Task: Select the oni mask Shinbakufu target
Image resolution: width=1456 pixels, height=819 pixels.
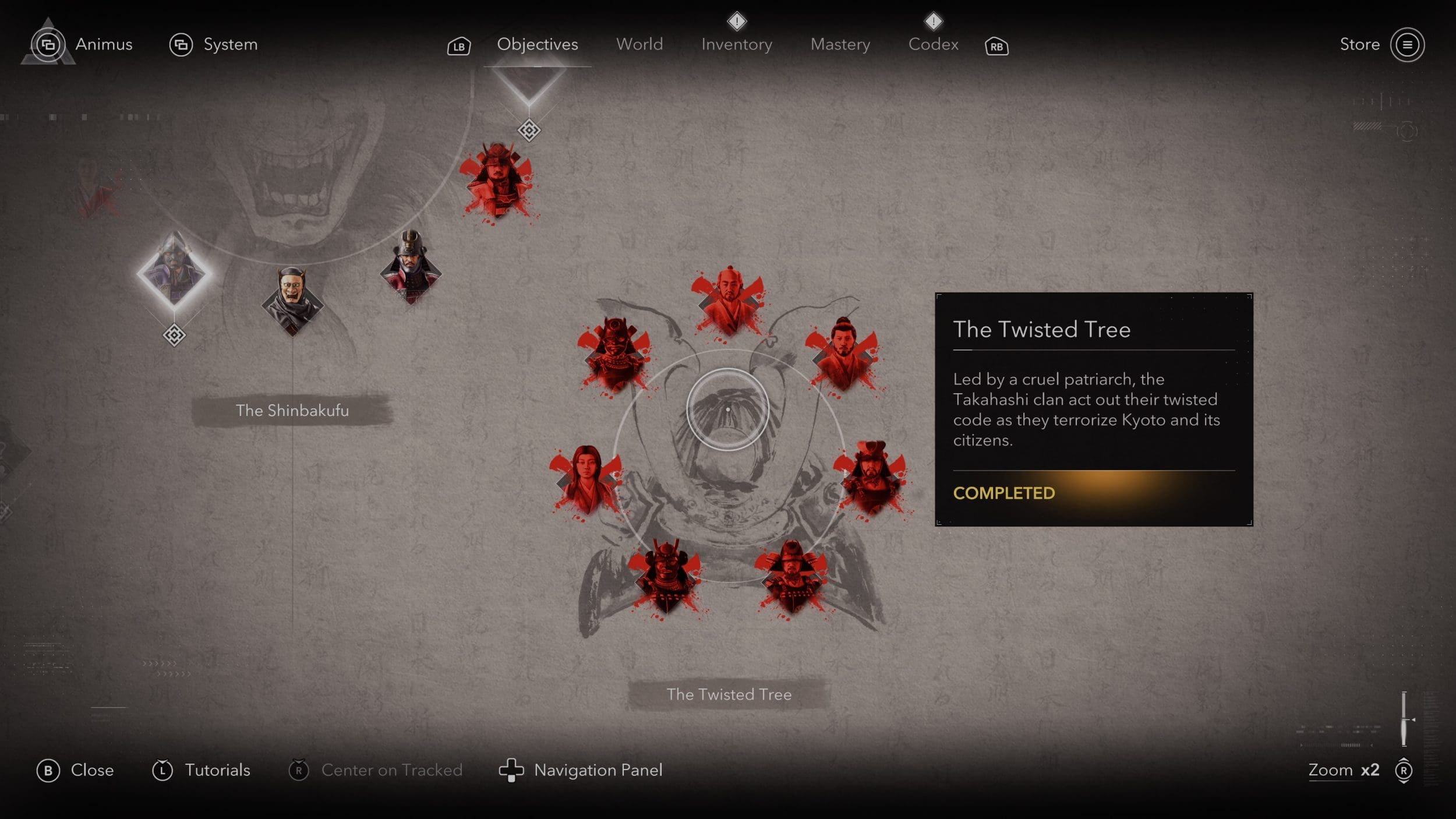Action: click(292, 300)
